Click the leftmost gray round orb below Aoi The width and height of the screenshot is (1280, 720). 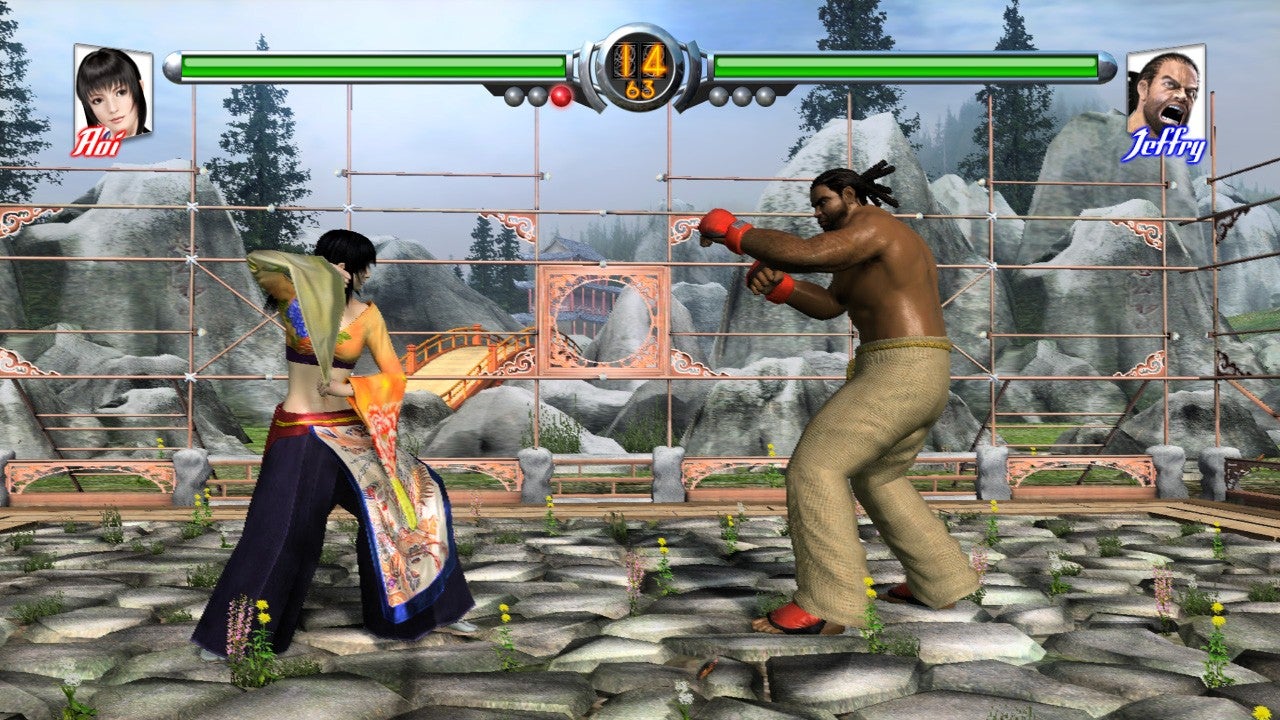513,94
